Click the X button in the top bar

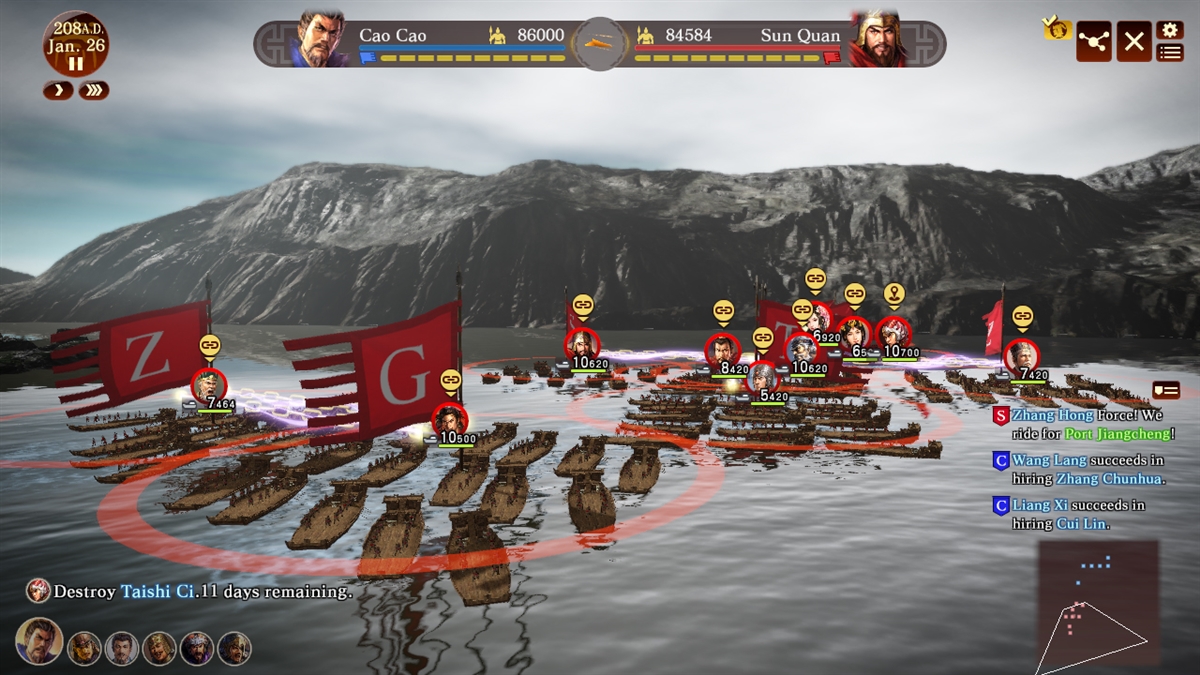point(1133,42)
